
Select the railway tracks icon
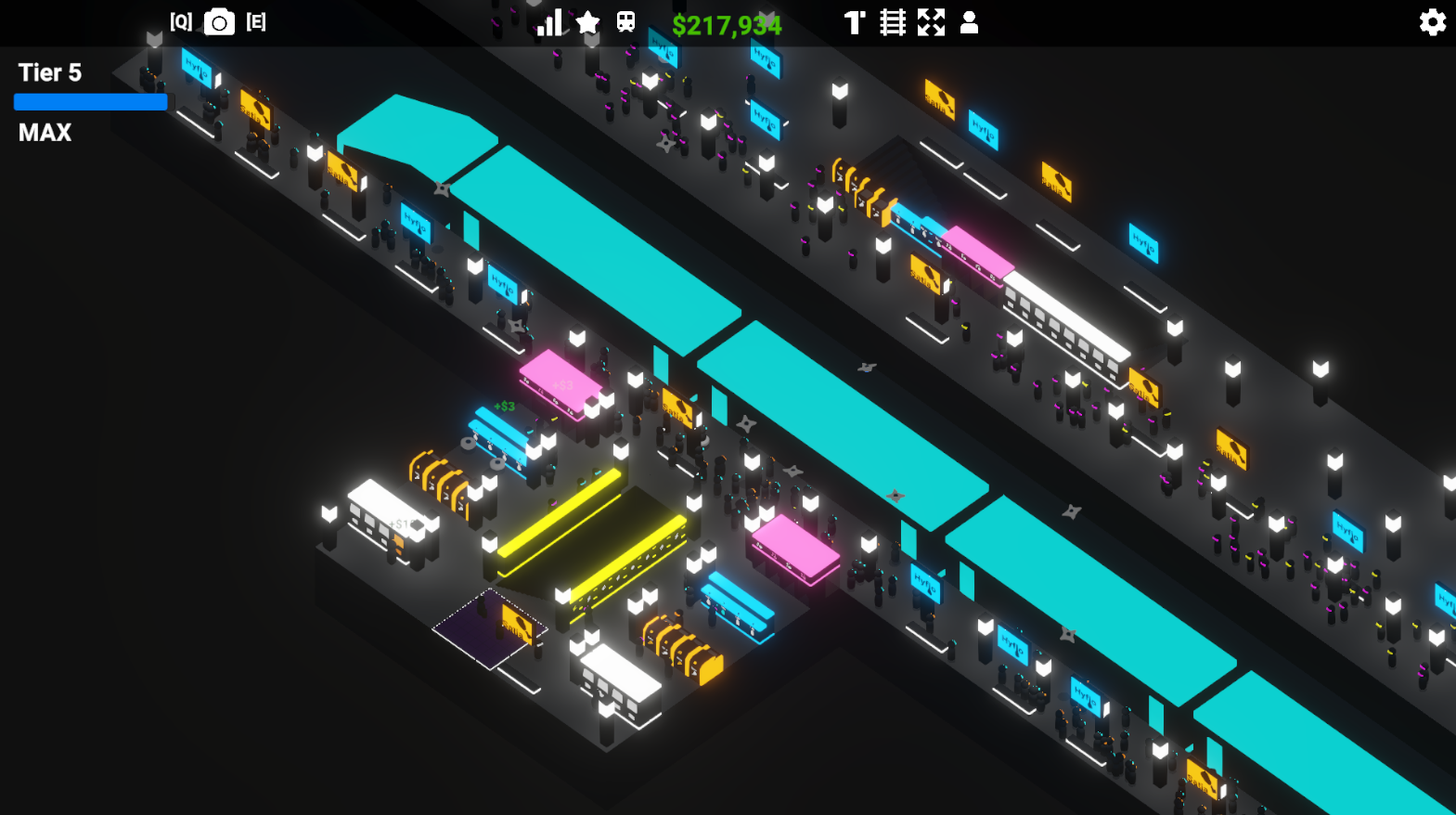893,21
